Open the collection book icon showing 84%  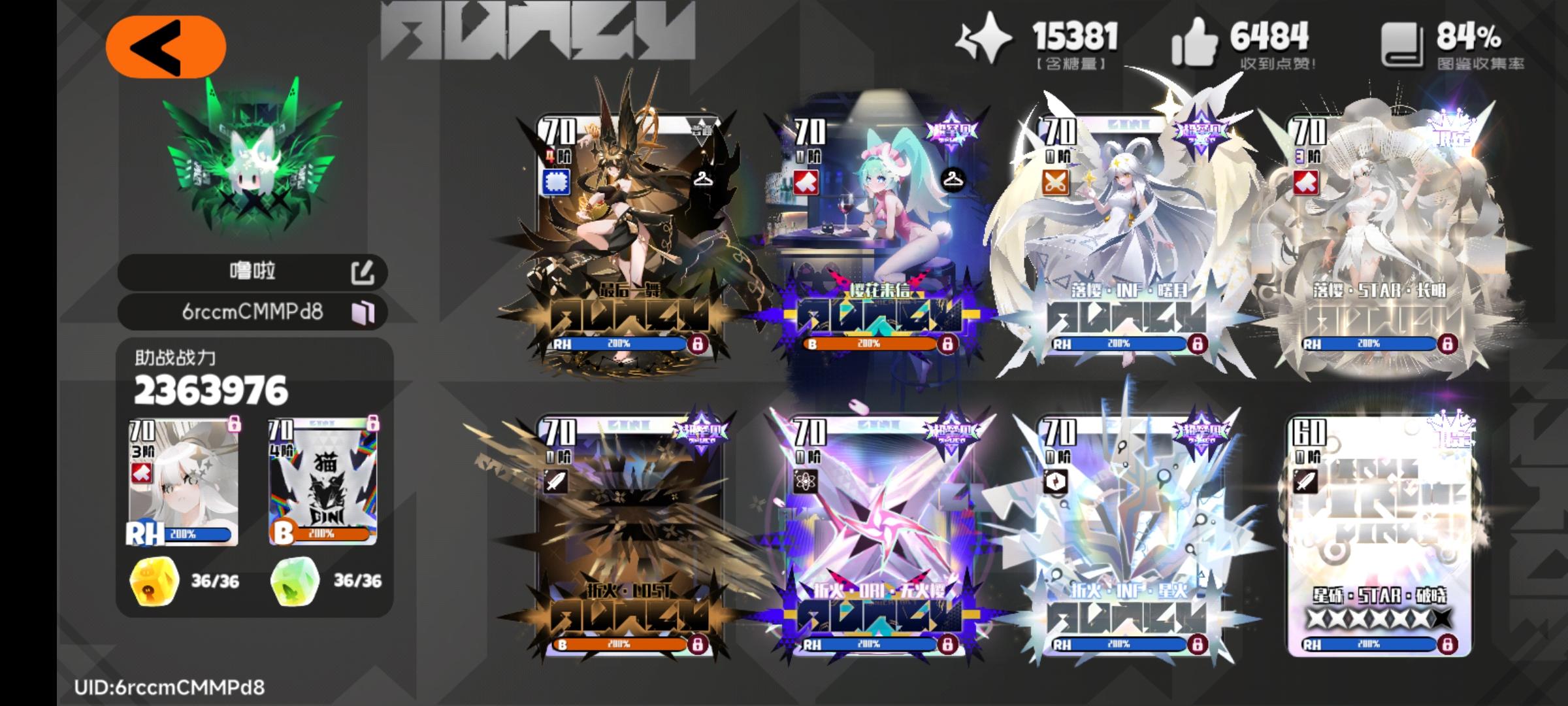1406,43
